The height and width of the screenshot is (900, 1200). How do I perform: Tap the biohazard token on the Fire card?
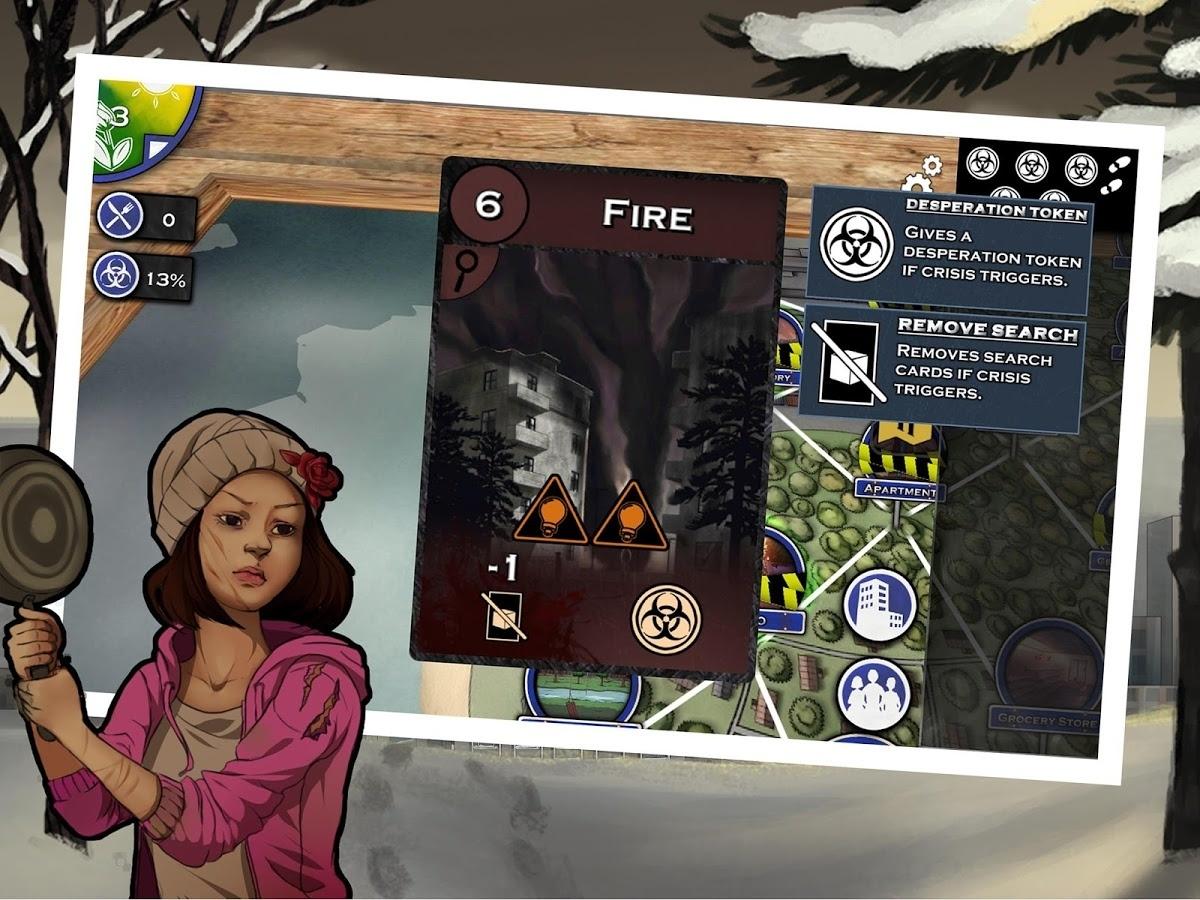[666, 620]
